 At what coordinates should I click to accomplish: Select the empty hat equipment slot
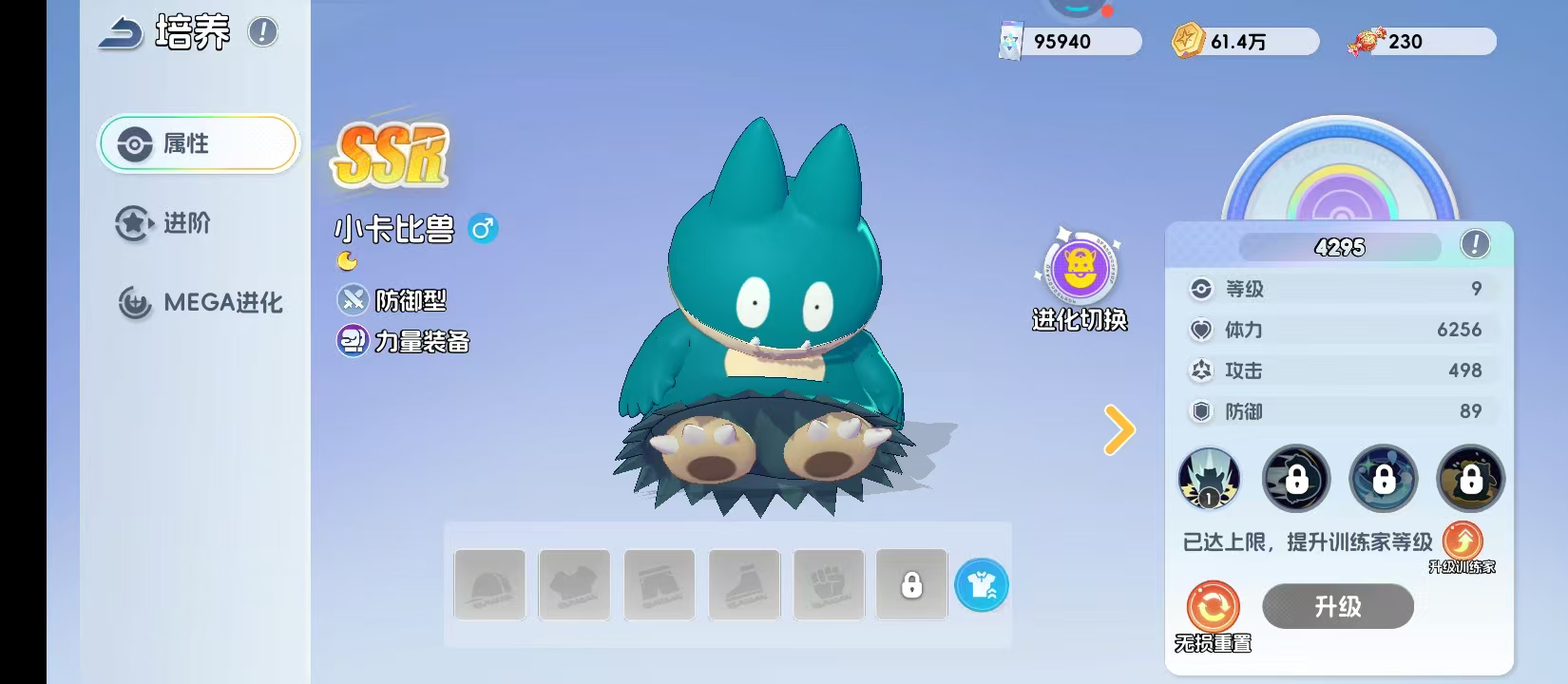click(489, 584)
